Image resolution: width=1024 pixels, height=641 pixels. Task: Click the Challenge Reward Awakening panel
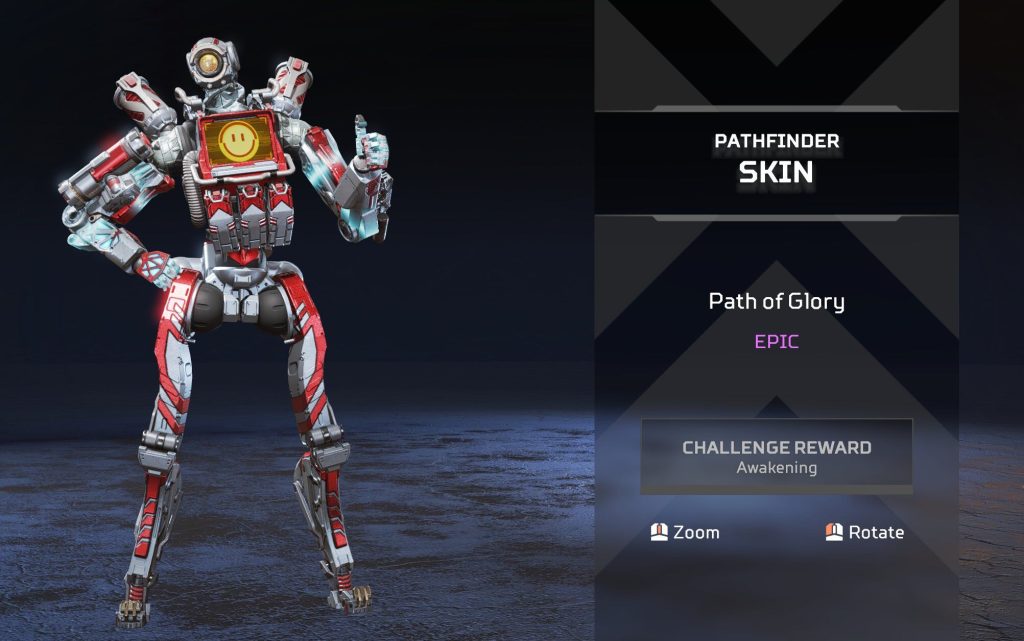click(x=776, y=456)
